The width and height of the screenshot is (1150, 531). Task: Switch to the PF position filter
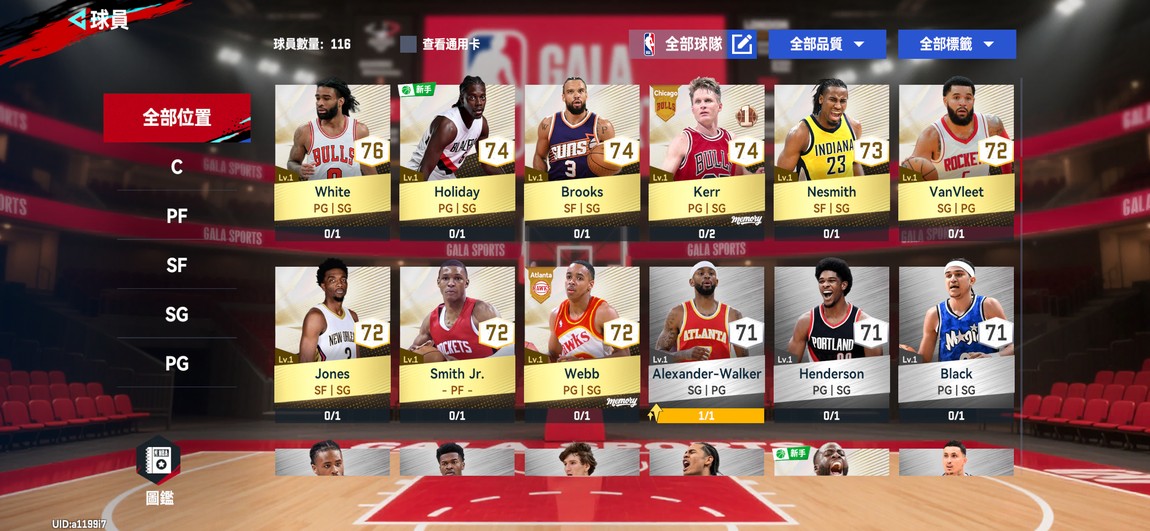(177, 216)
